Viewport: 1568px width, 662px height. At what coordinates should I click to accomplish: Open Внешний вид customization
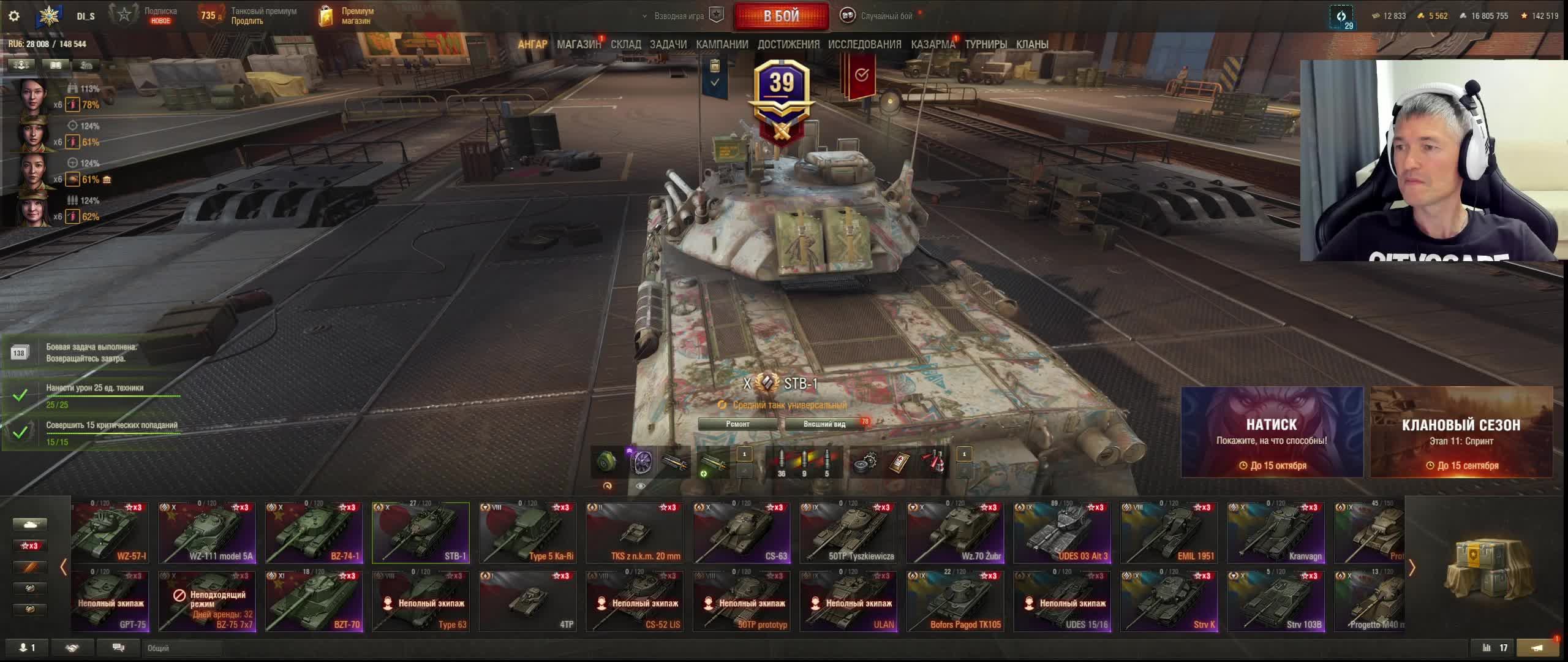click(x=824, y=424)
